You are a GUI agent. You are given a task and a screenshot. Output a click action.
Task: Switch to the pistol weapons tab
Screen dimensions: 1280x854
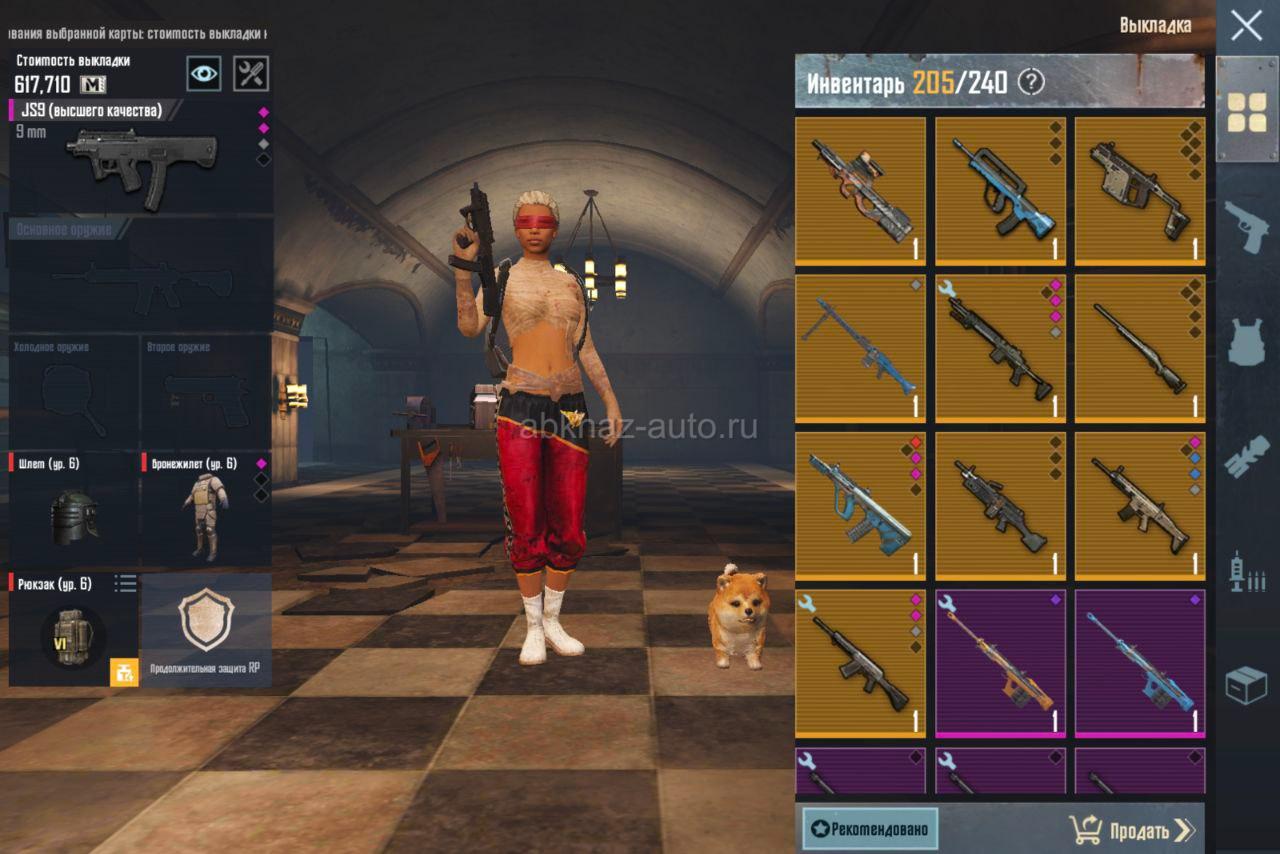1247,227
